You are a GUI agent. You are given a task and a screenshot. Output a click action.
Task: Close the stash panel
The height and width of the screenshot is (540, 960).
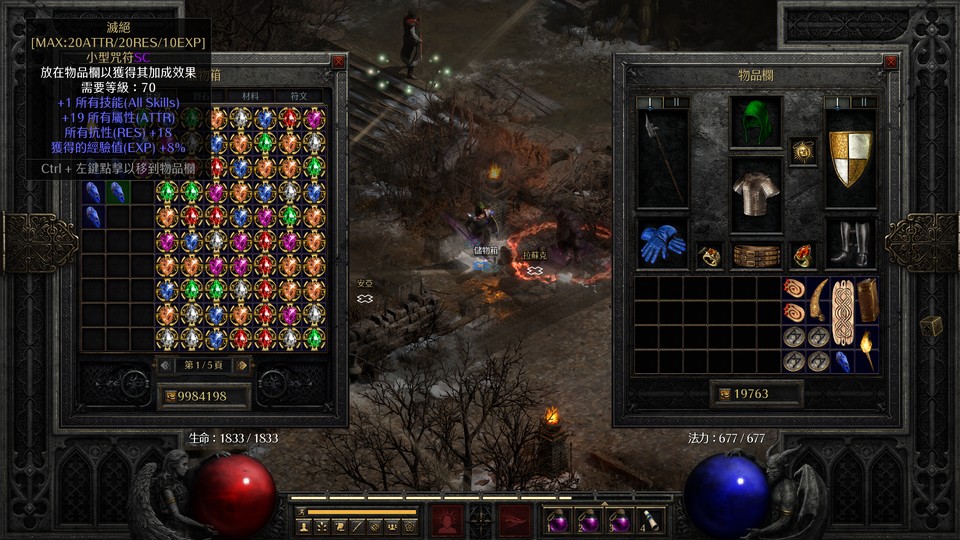[x=339, y=62]
